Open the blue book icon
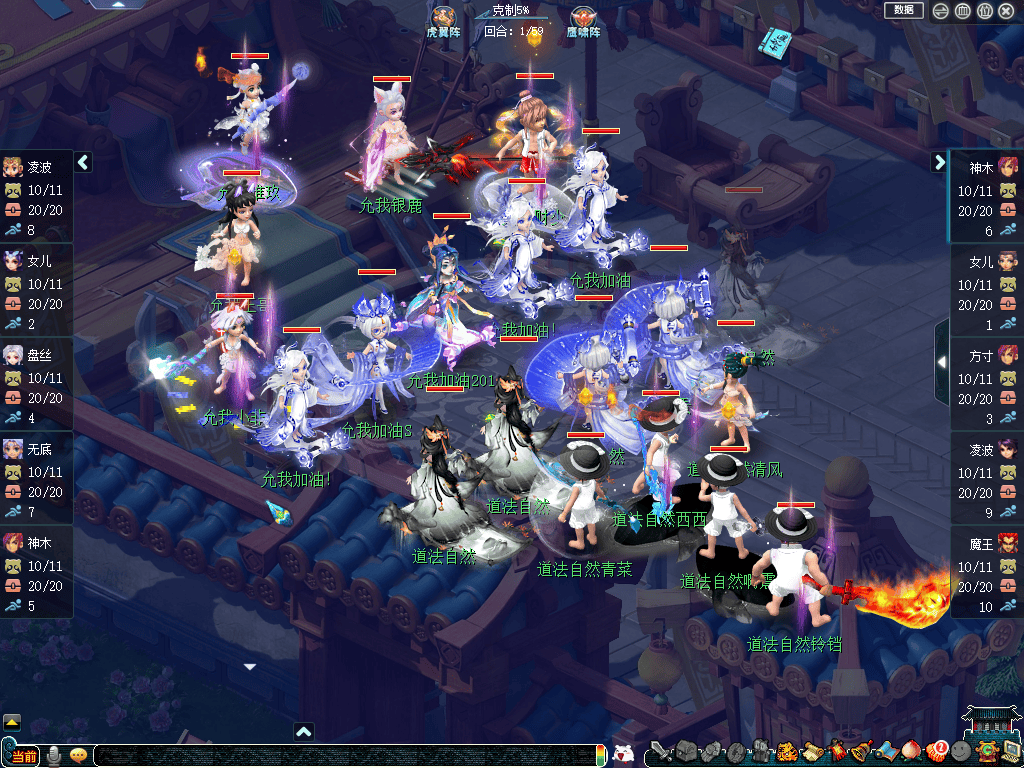Screen dimensions: 1024x768 773,42
